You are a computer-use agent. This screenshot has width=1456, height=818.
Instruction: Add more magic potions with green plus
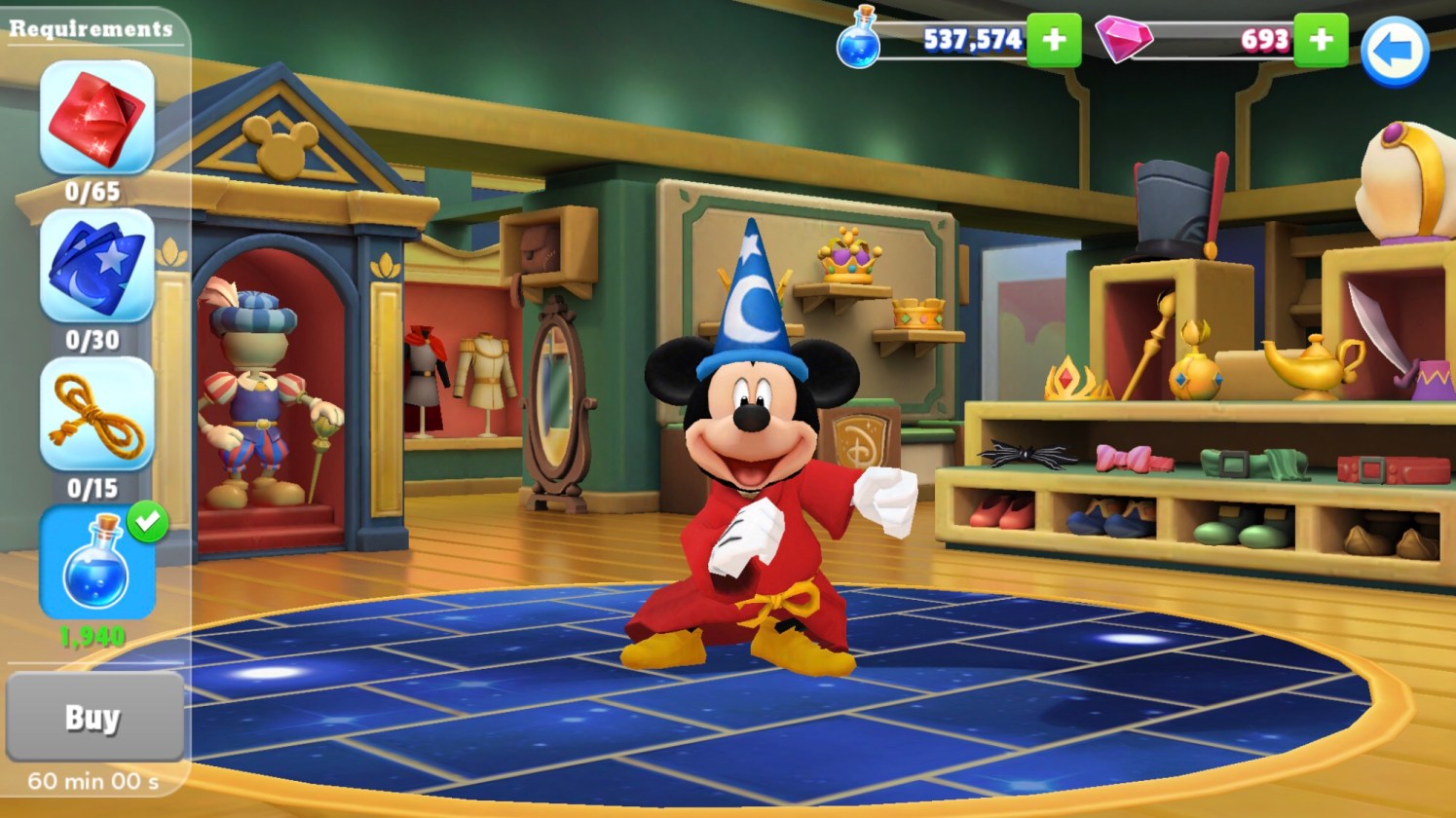coord(1054,40)
